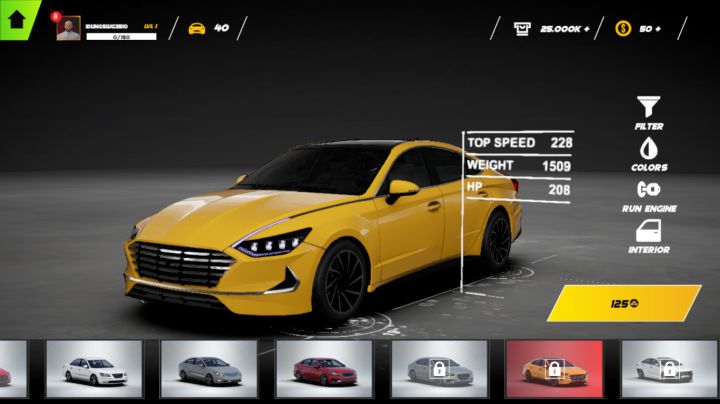Select the white sedan thumbnail
This screenshot has width=720, height=404.
pos(94,370)
